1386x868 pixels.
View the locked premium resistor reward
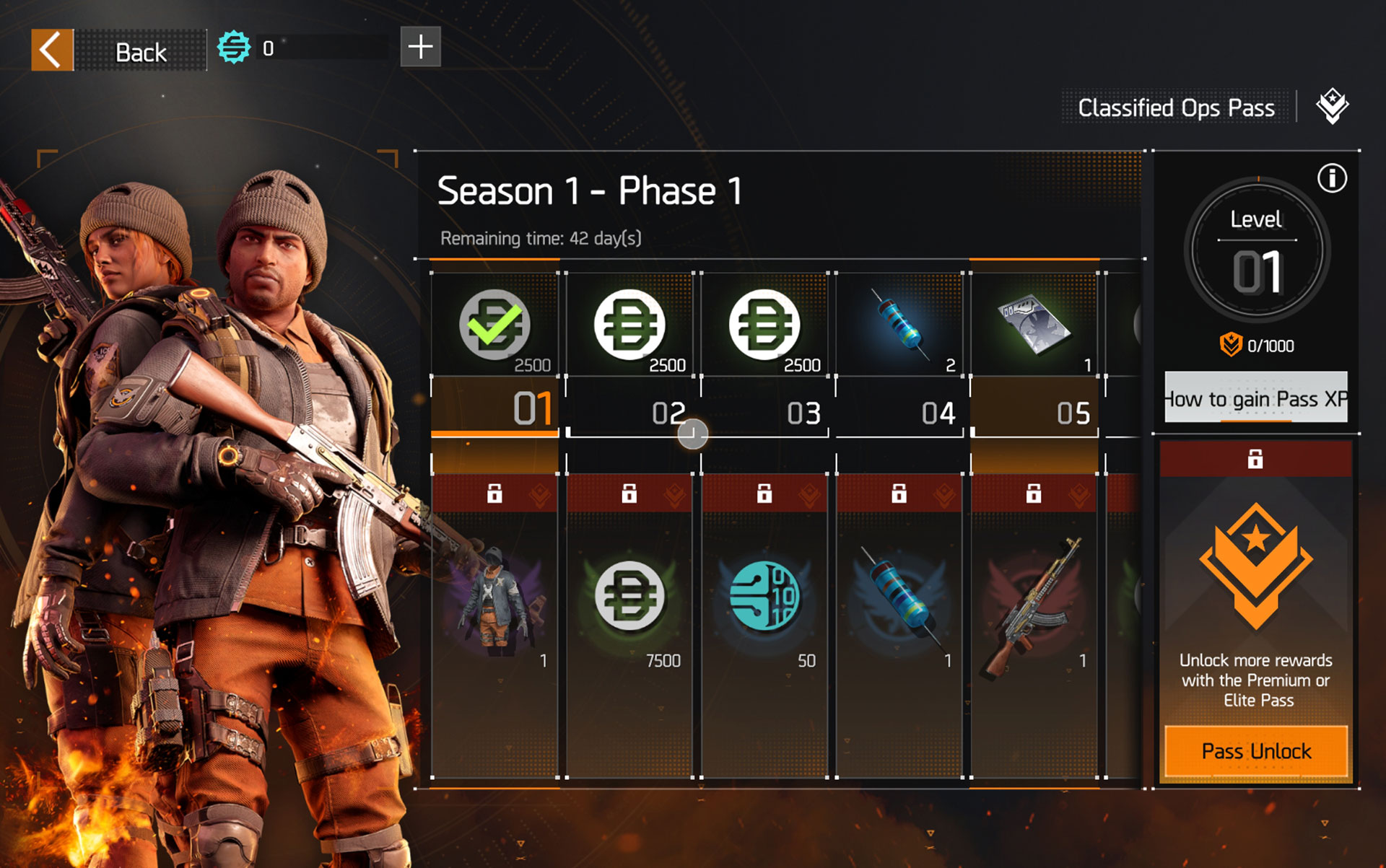[x=899, y=599]
